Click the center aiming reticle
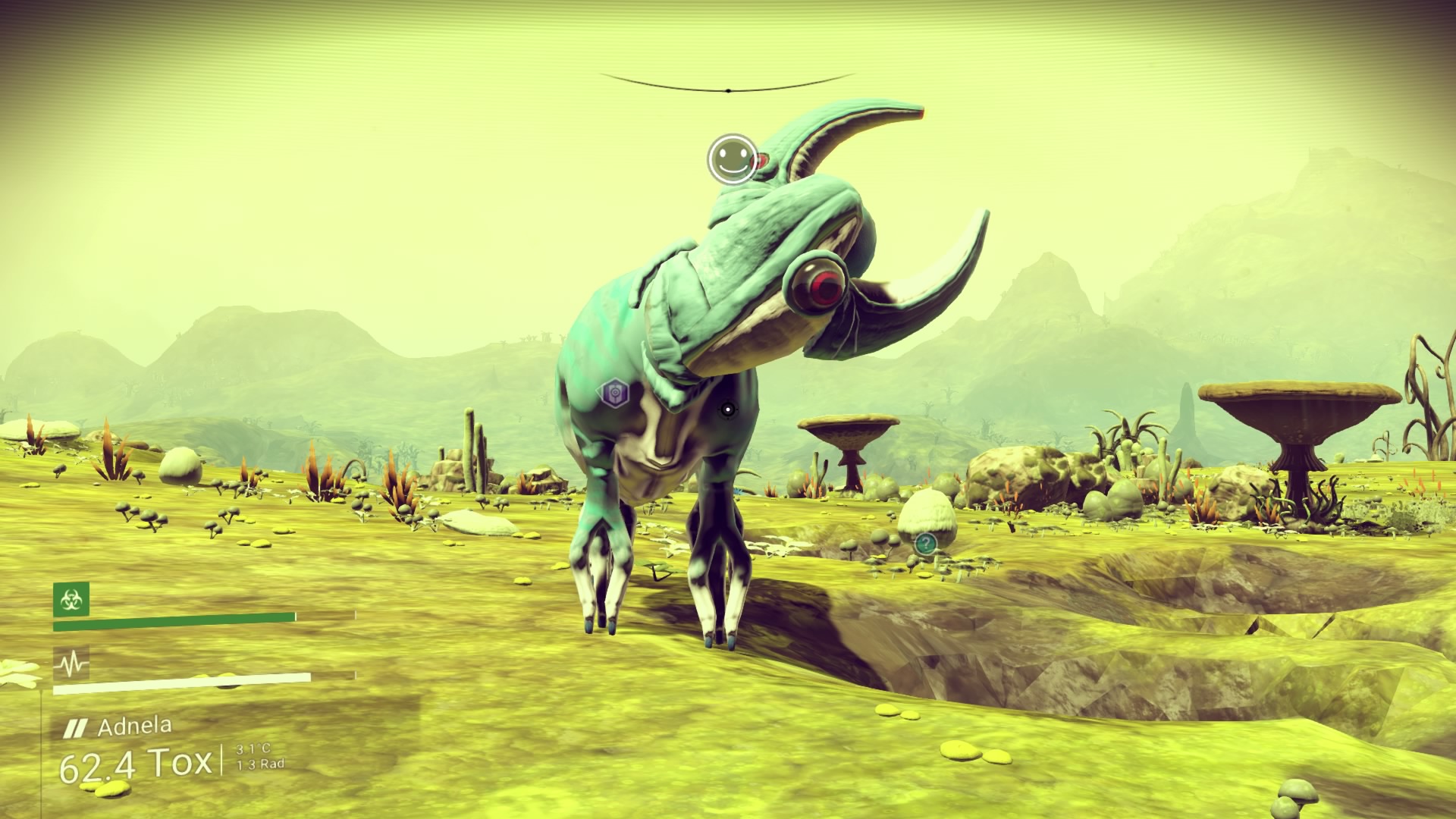 pos(727,409)
